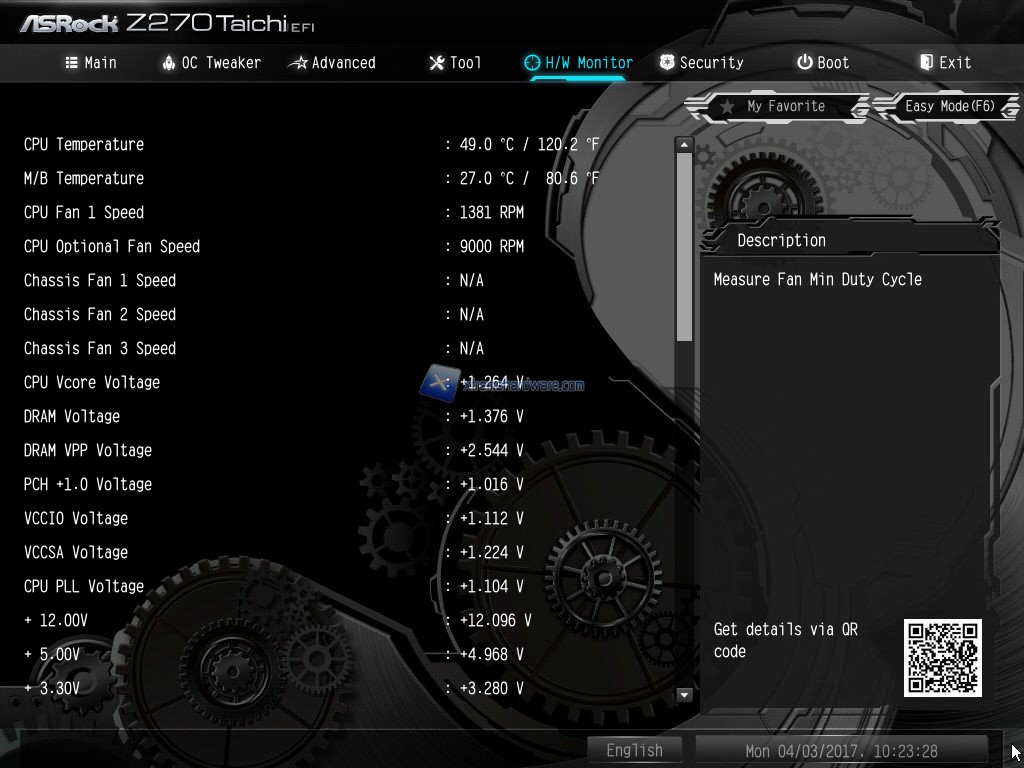Select the DRAM Voltage row
This screenshot has height=768, width=1024.
pyautogui.click(x=72, y=416)
